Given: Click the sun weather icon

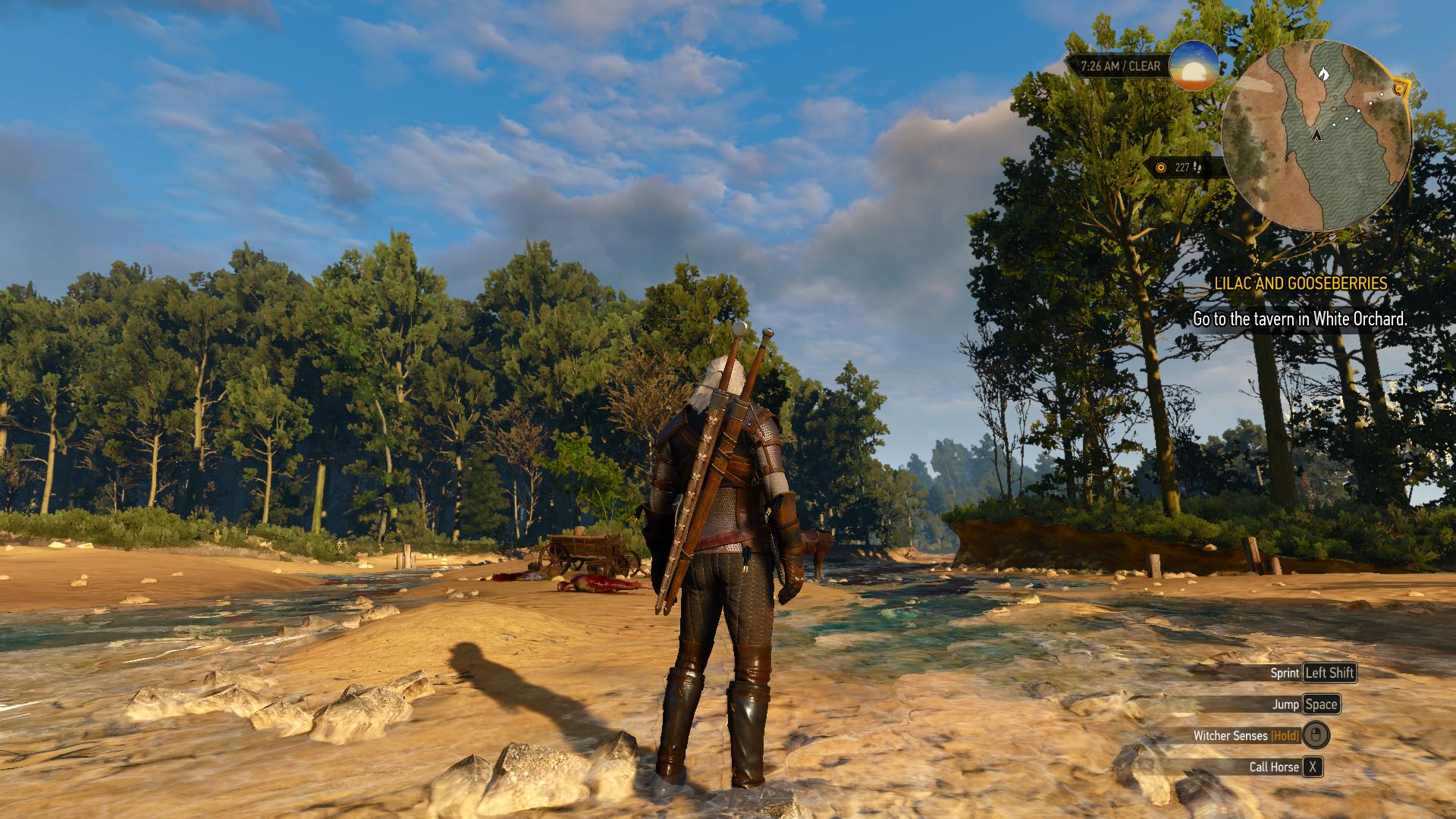Looking at the screenshot, I should (x=1194, y=66).
